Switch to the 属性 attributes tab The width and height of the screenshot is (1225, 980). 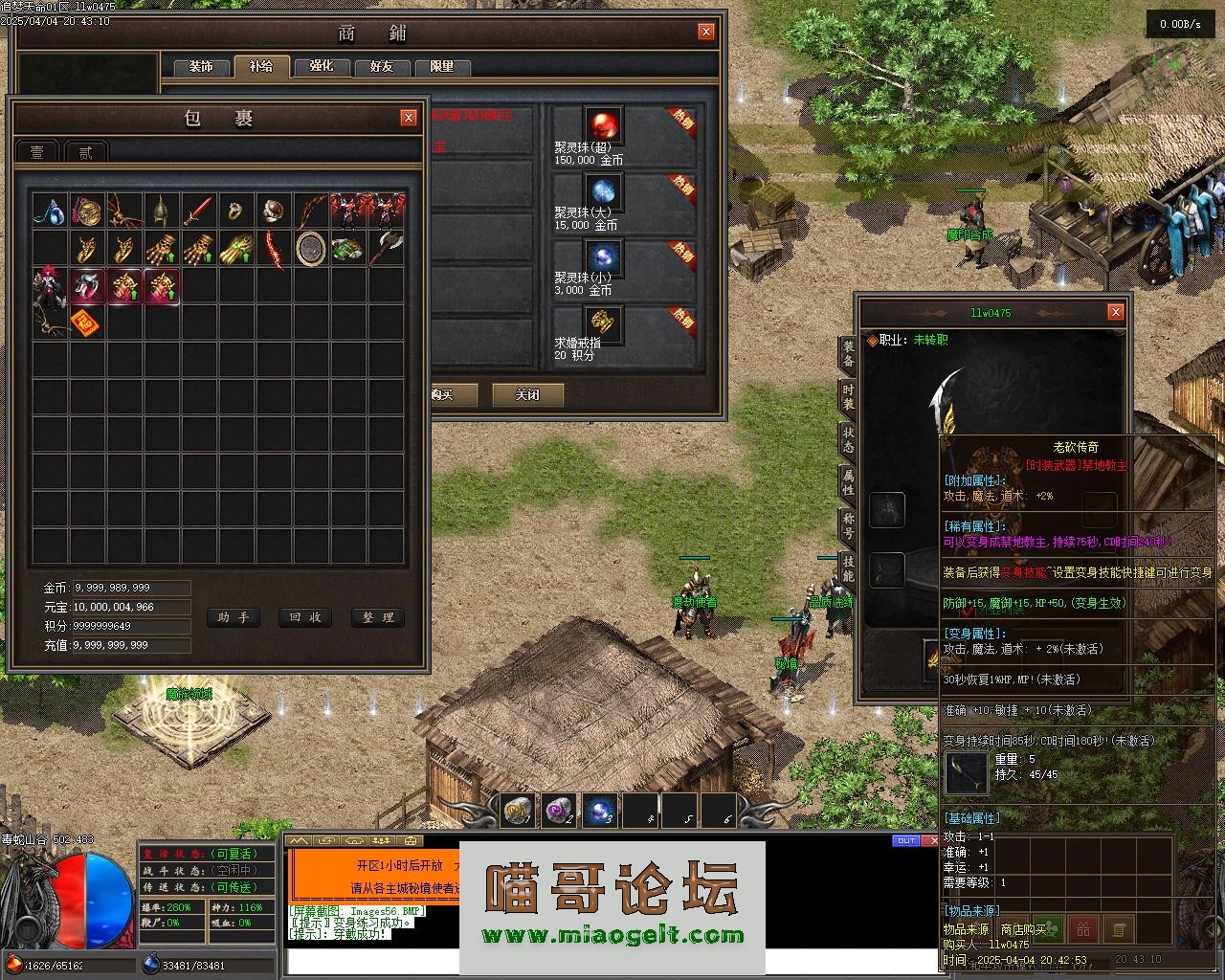848,481
